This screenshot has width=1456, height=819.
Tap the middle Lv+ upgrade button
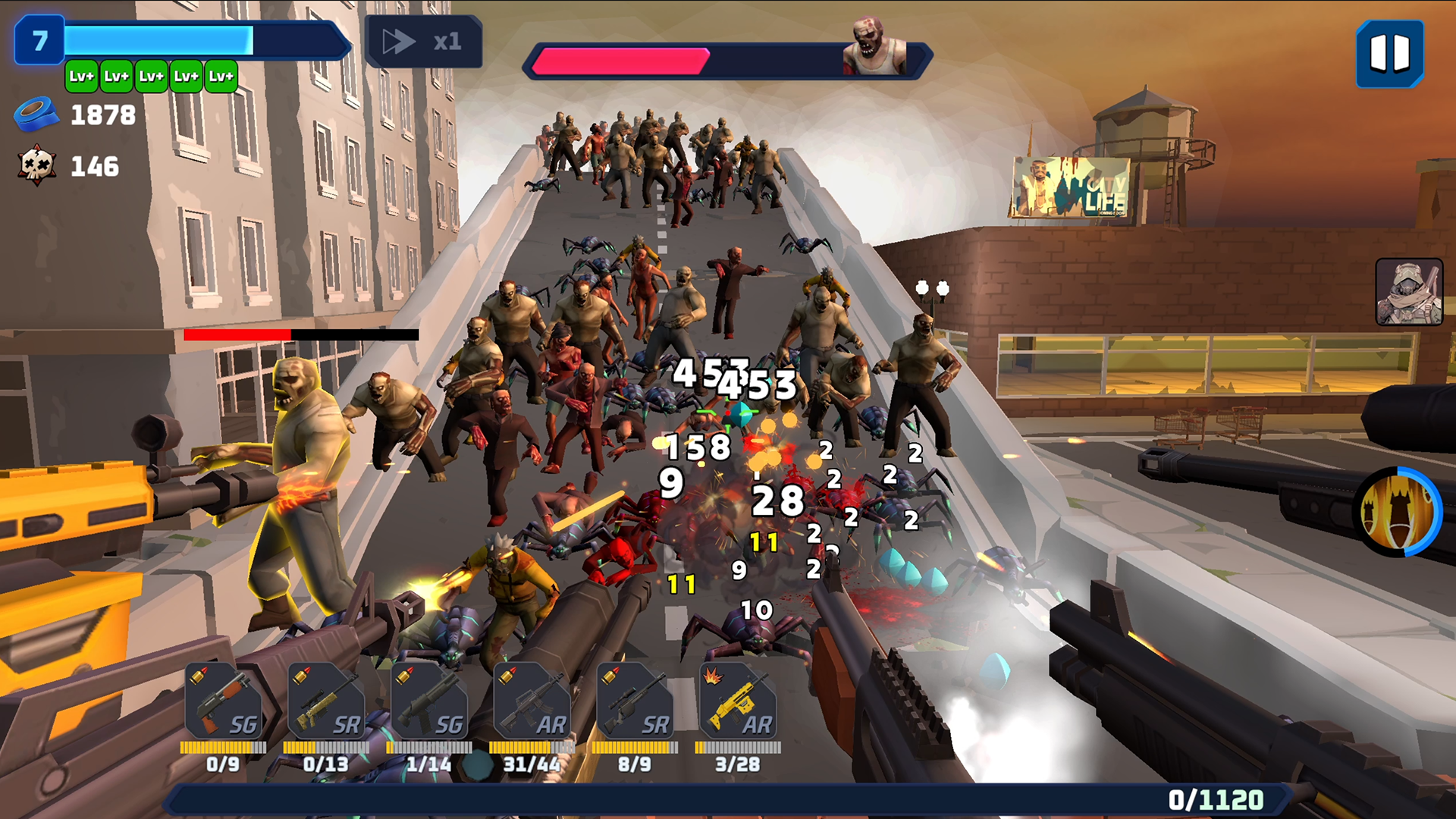[150, 76]
